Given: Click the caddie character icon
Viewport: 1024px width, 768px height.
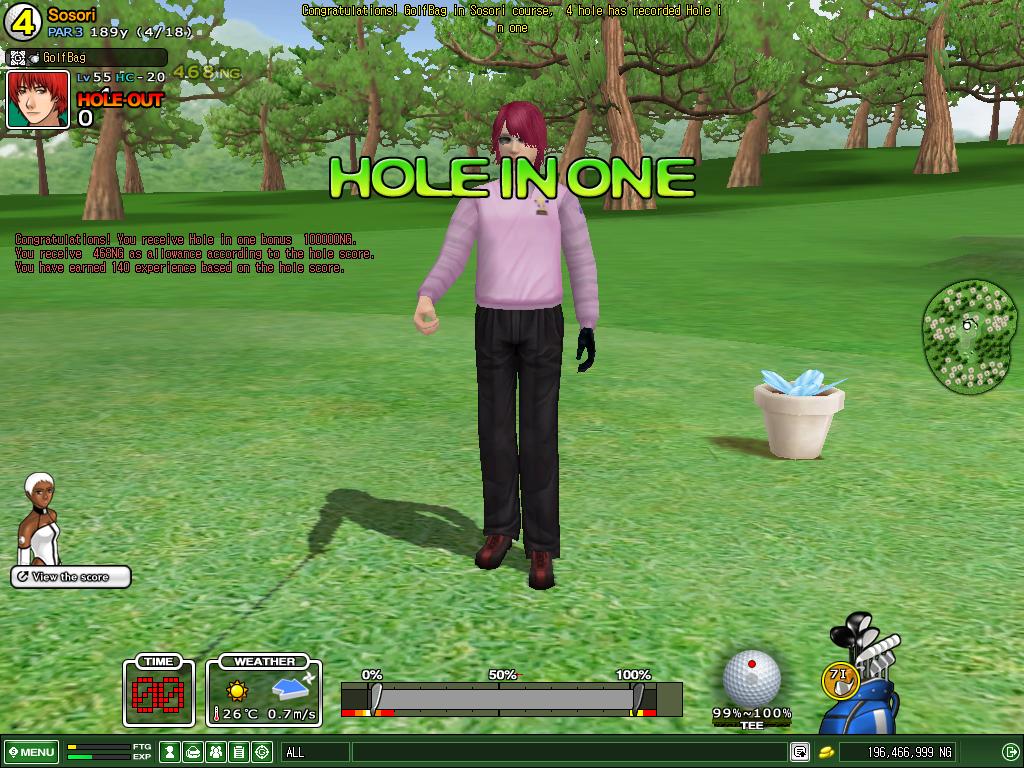Looking at the screenshot, I should 40,518.
